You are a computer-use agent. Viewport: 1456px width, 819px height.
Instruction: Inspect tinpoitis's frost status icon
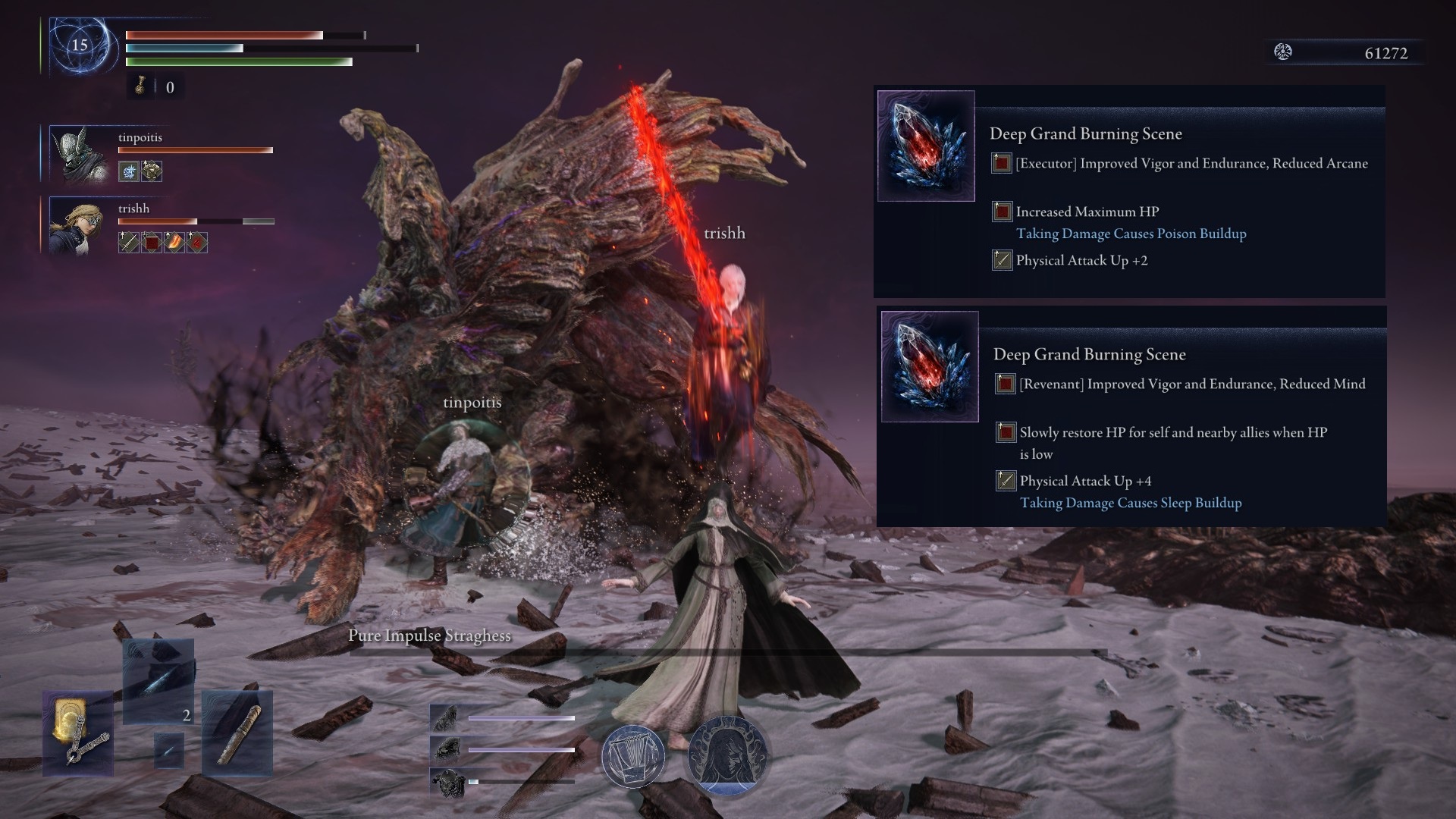click(x=129, y=171)
